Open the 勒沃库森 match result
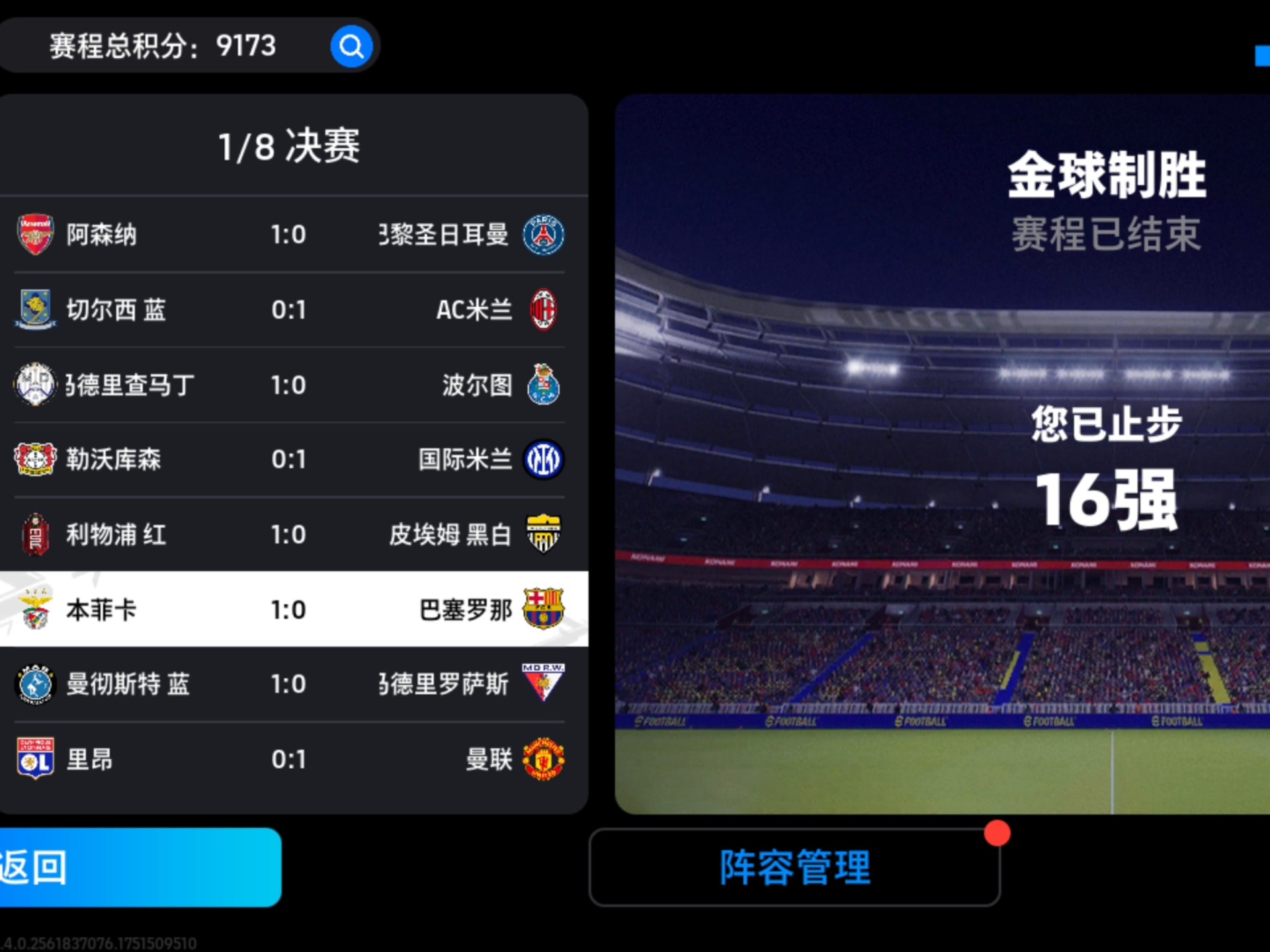Screen dimensions: 1270x952 pyautogui.click(x=291, y=459)
